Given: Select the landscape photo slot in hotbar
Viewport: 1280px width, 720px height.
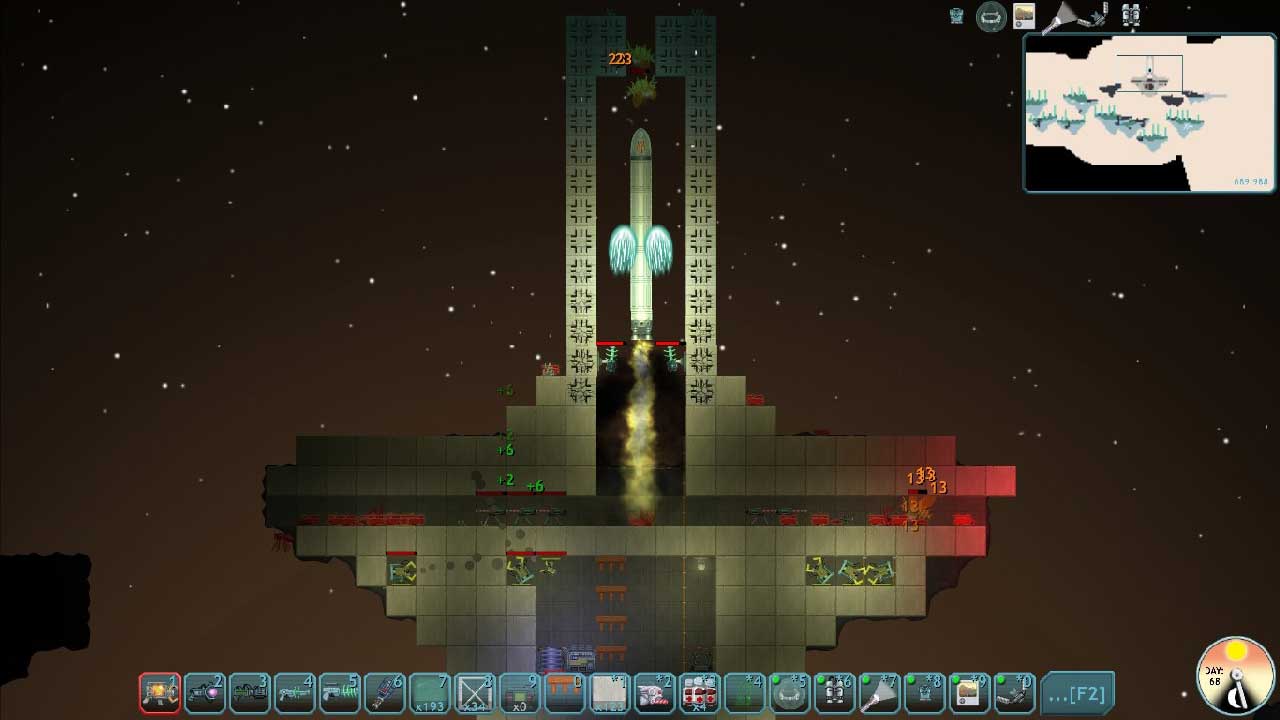Looking at the screenshot, I should click(x=969, y=692).
